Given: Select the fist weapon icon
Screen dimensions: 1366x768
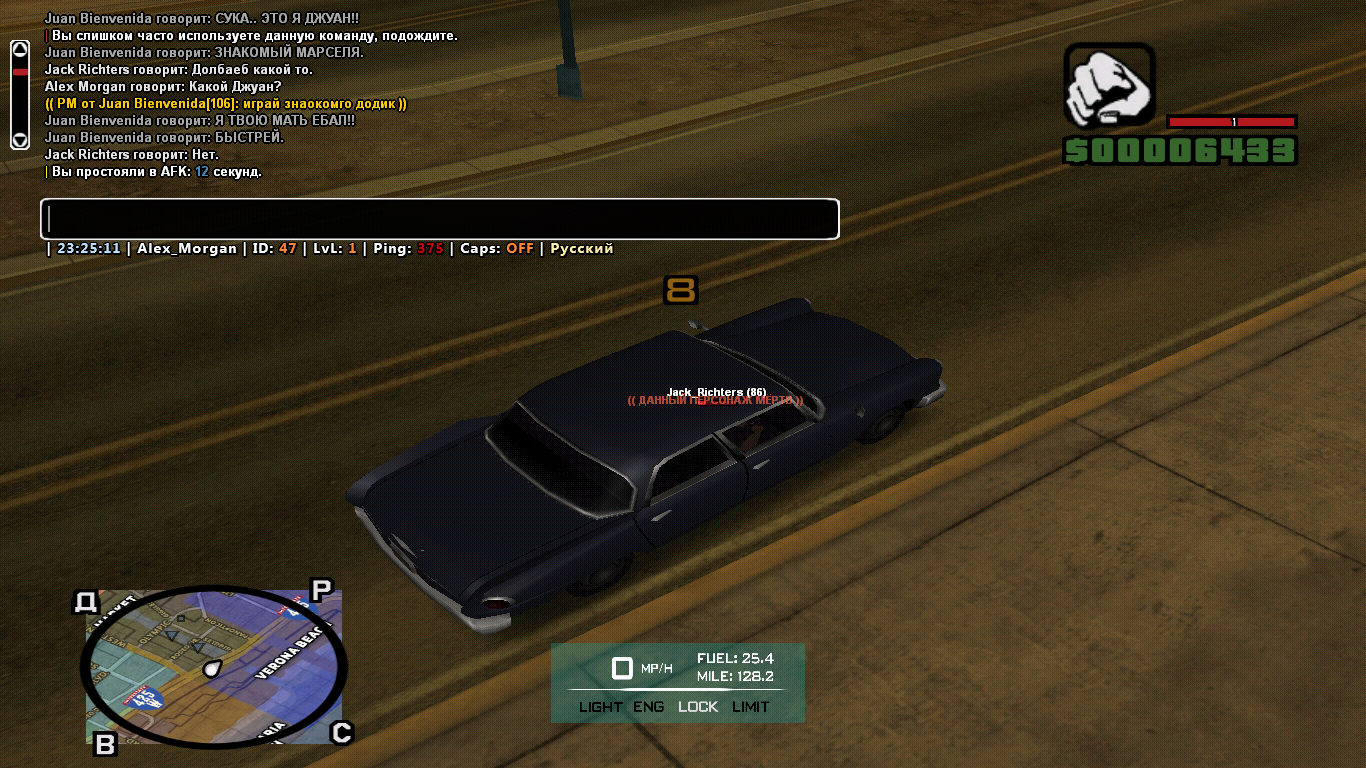Looking at the screenshot, I should point(1109,85).
